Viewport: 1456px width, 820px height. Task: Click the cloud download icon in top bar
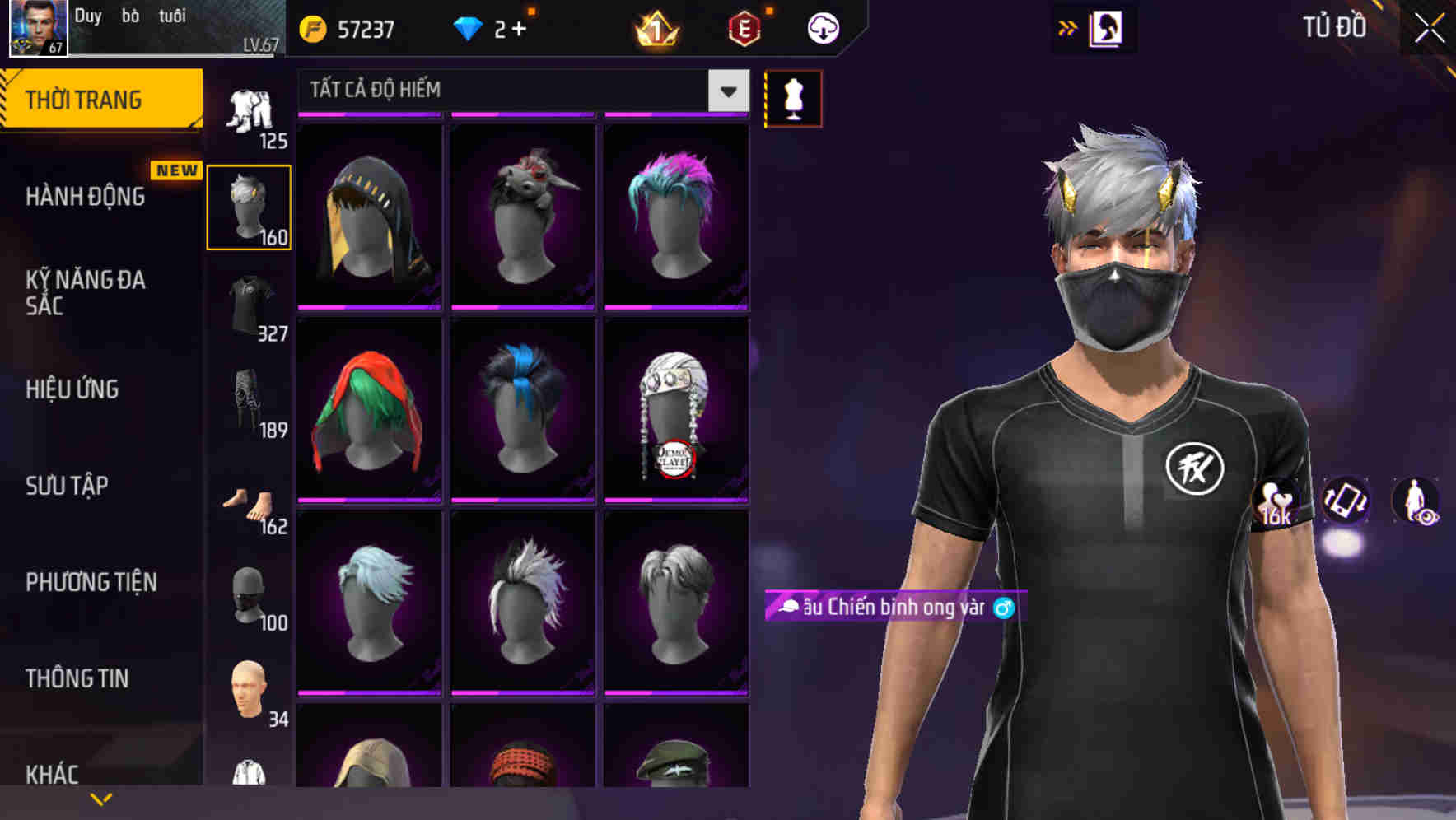tap(822, 27)
